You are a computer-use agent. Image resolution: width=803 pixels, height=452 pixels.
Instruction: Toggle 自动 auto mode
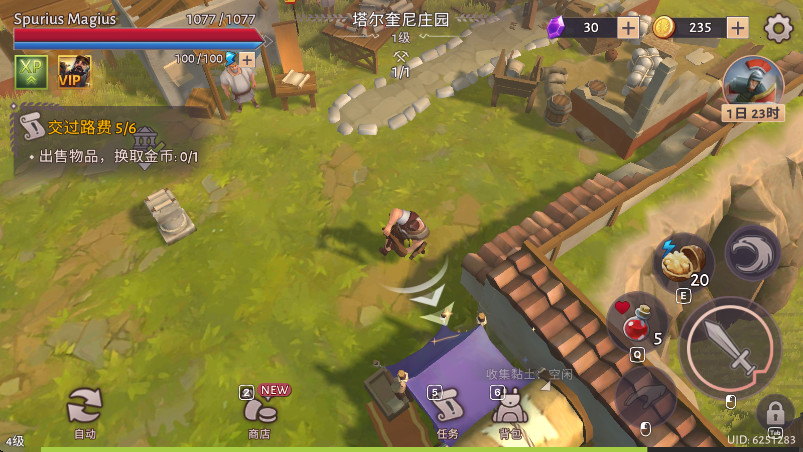[x=85, y=408]
